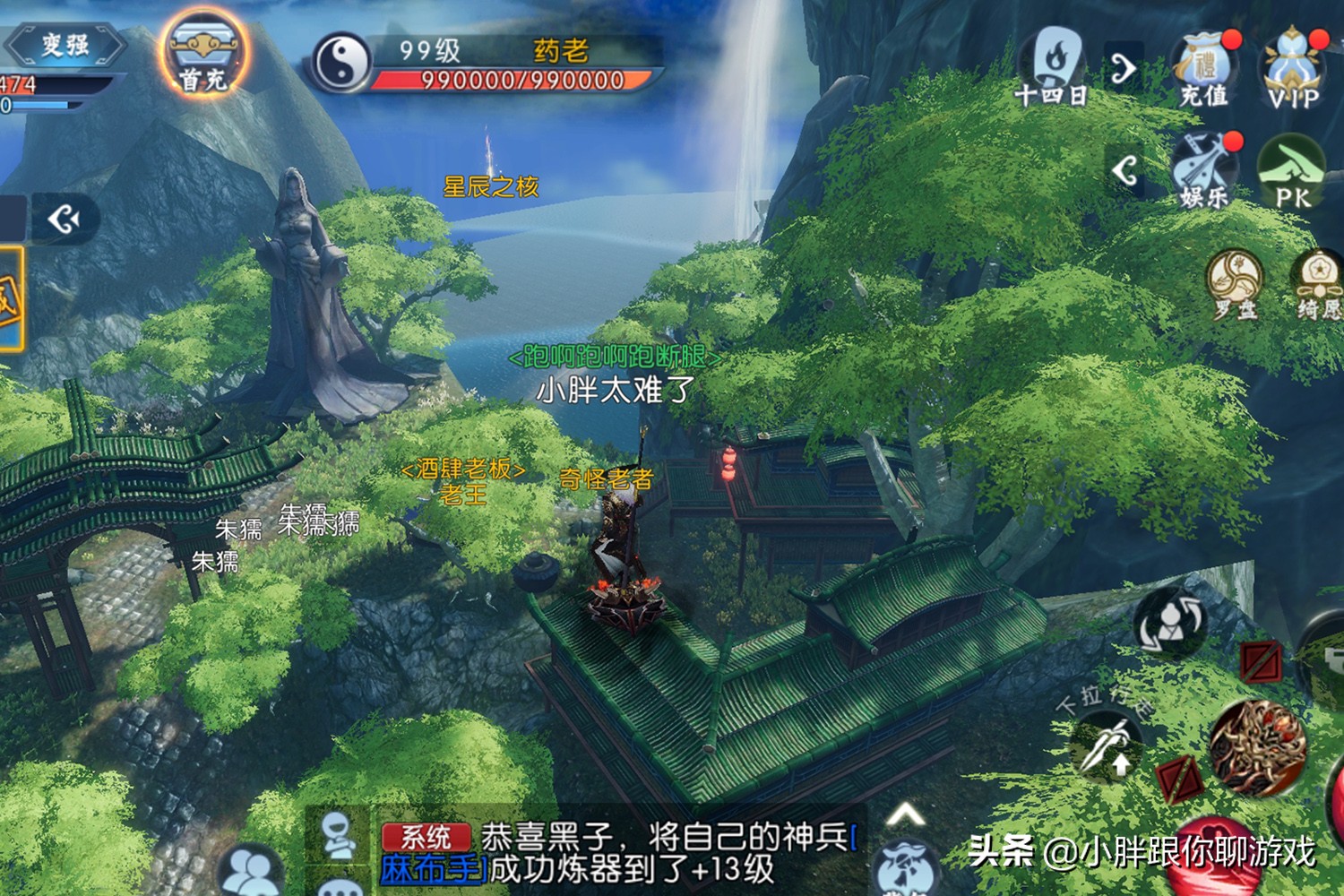Viewport: 1344px width, 896px height.
Task: Open the 首充 first-recharge chest
Action: point(203,56)
